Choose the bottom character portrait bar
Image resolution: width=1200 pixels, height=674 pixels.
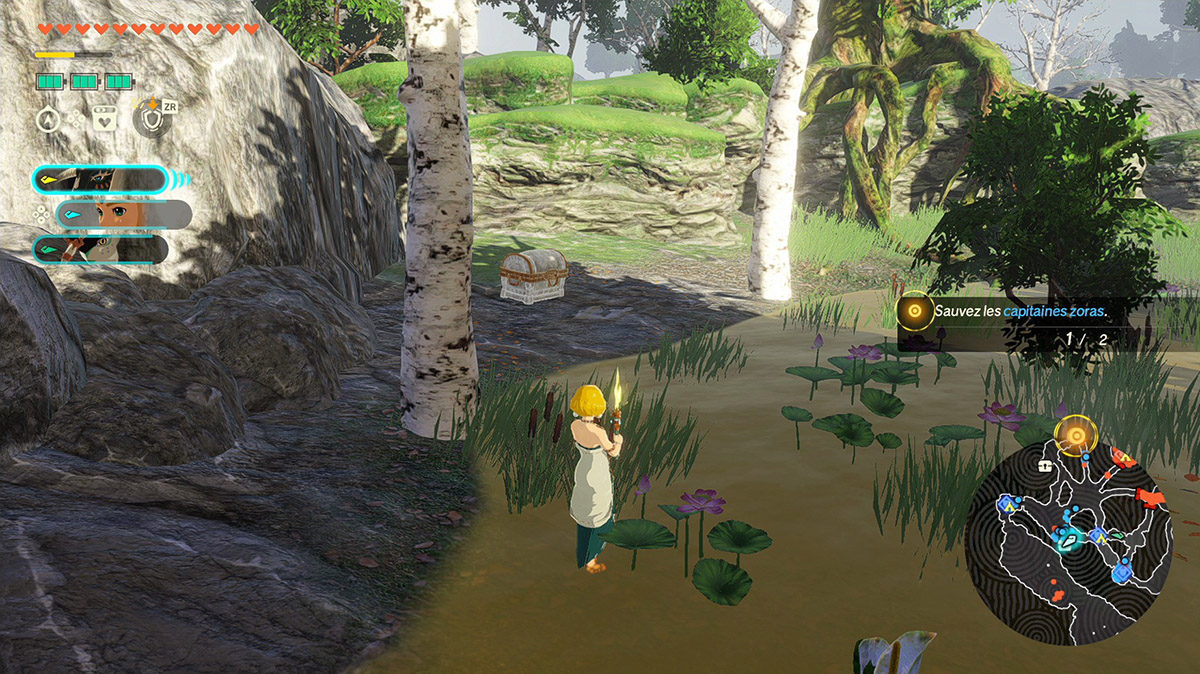tap(100, 249)
